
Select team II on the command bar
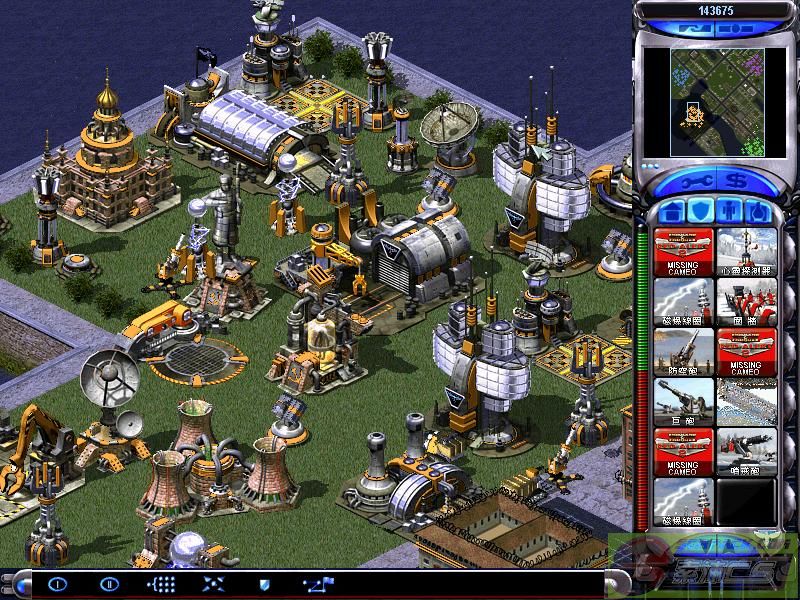click(109, 583)
